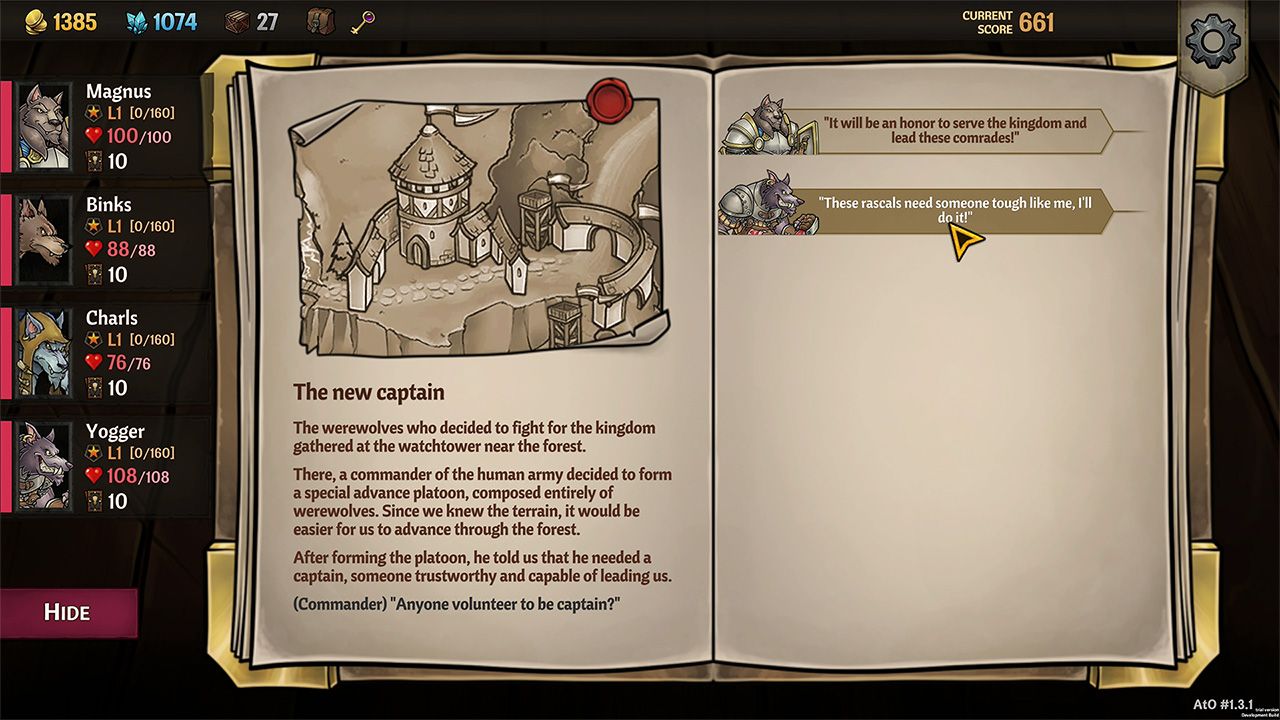Click the golden key icon
Viewport: 1280px width, 720px height.
point(362,22)
